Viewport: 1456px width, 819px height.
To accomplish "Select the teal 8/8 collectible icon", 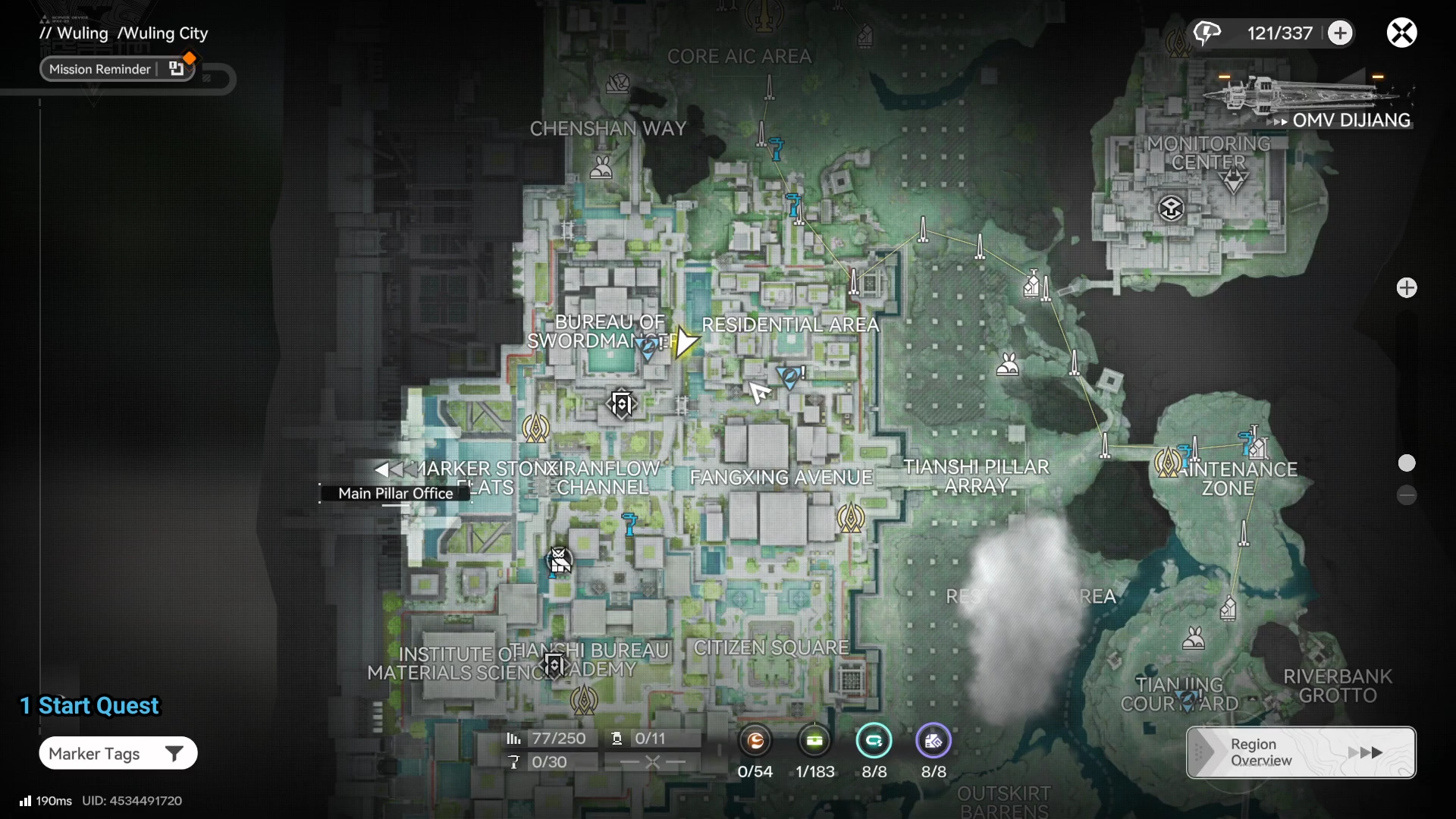I will pos(874,741).
